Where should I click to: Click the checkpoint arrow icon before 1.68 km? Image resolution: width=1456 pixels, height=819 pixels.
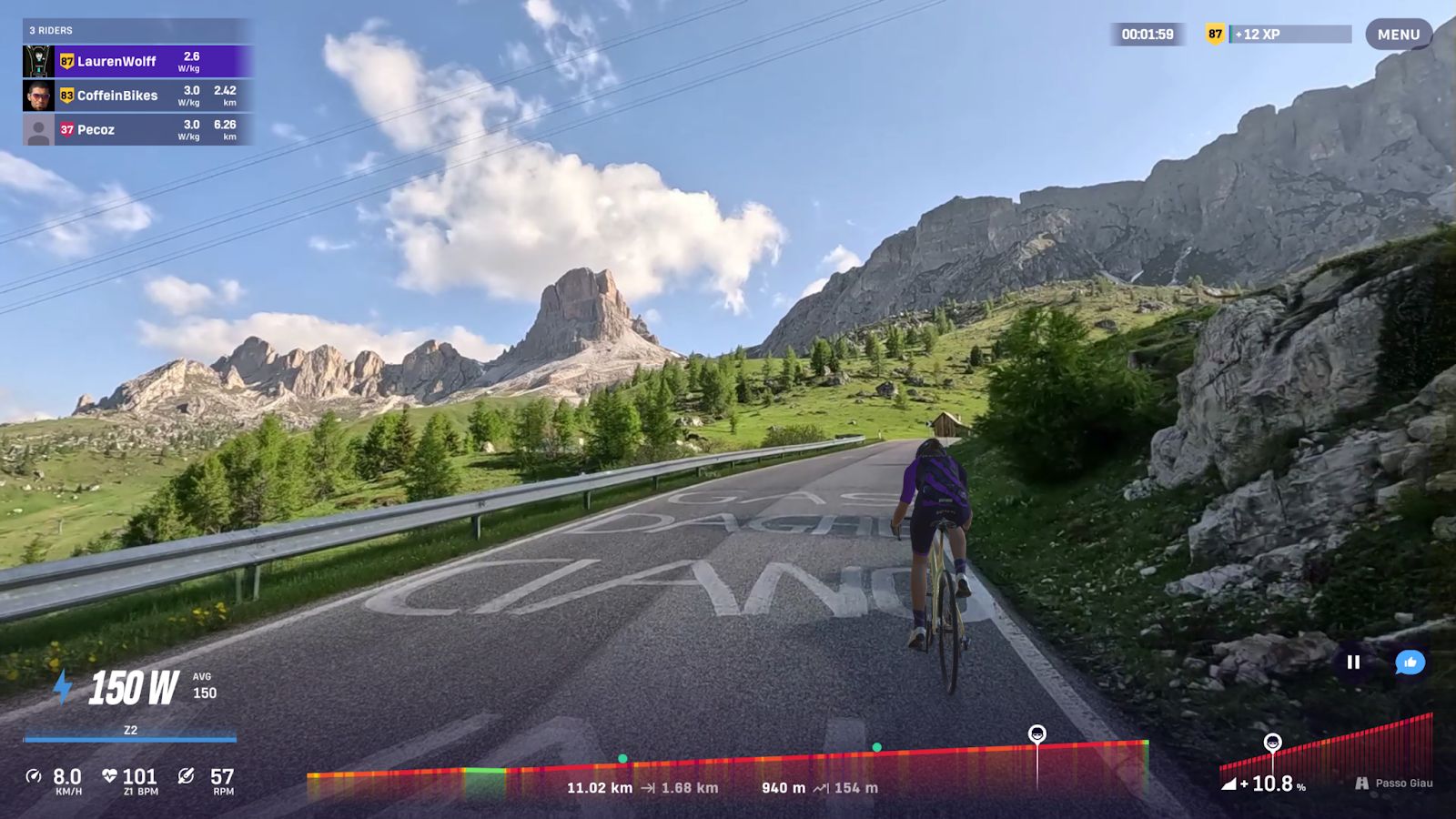click(x=649, y=789)
